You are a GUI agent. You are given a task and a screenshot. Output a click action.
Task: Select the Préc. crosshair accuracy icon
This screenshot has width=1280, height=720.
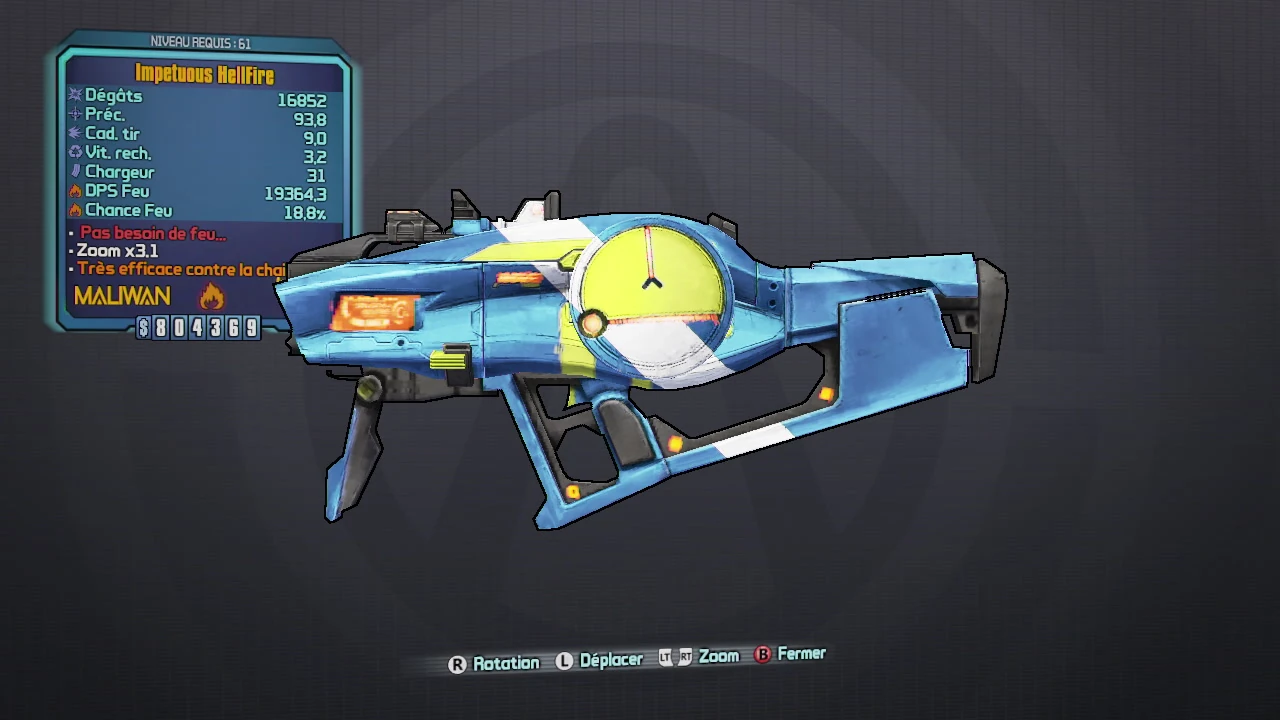(x=75, y=113)
